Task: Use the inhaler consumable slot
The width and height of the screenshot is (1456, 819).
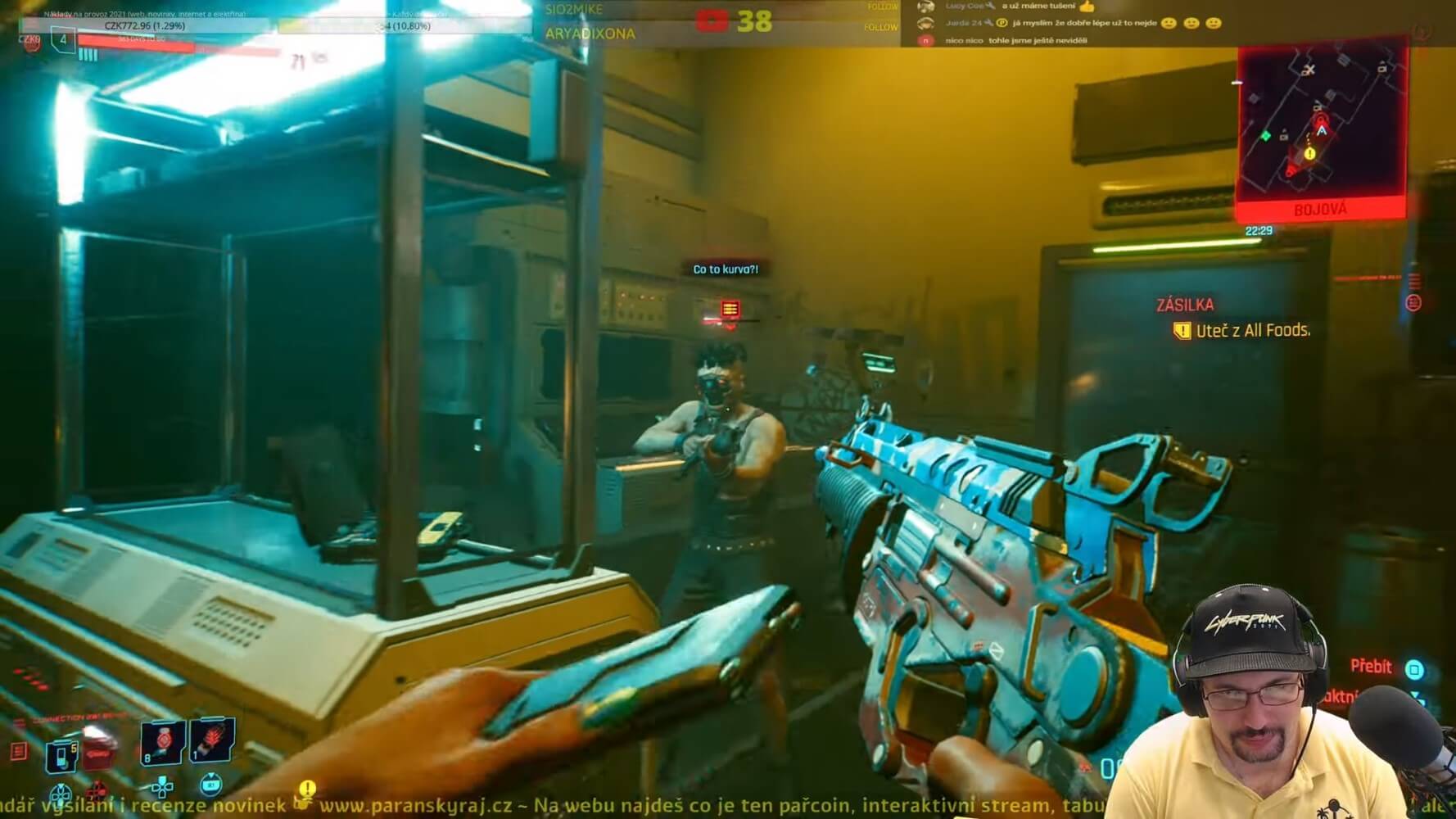Action: pyautogui.click(x=61, y=754)
